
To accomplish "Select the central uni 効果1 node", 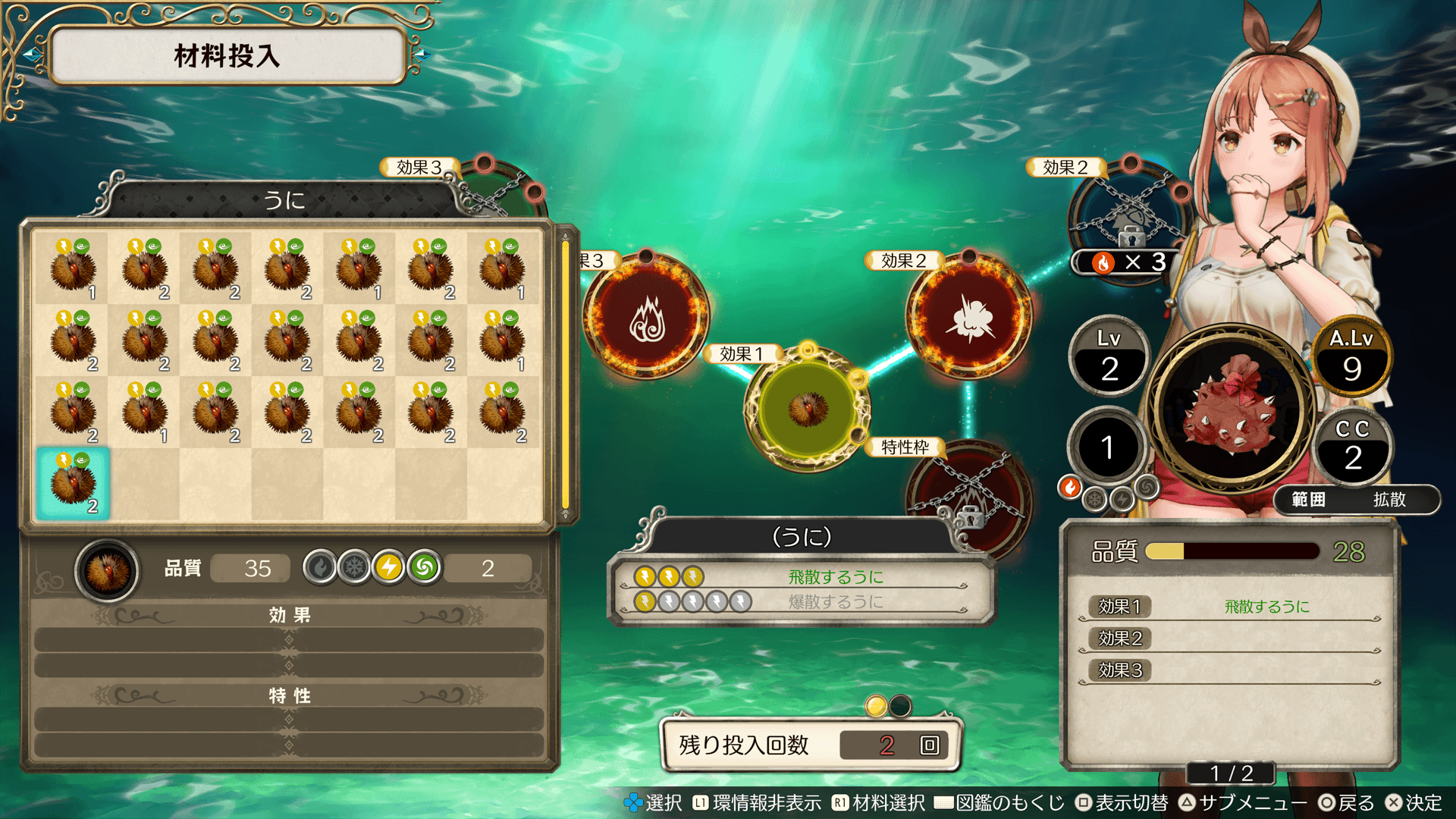I will pos(808,409).
